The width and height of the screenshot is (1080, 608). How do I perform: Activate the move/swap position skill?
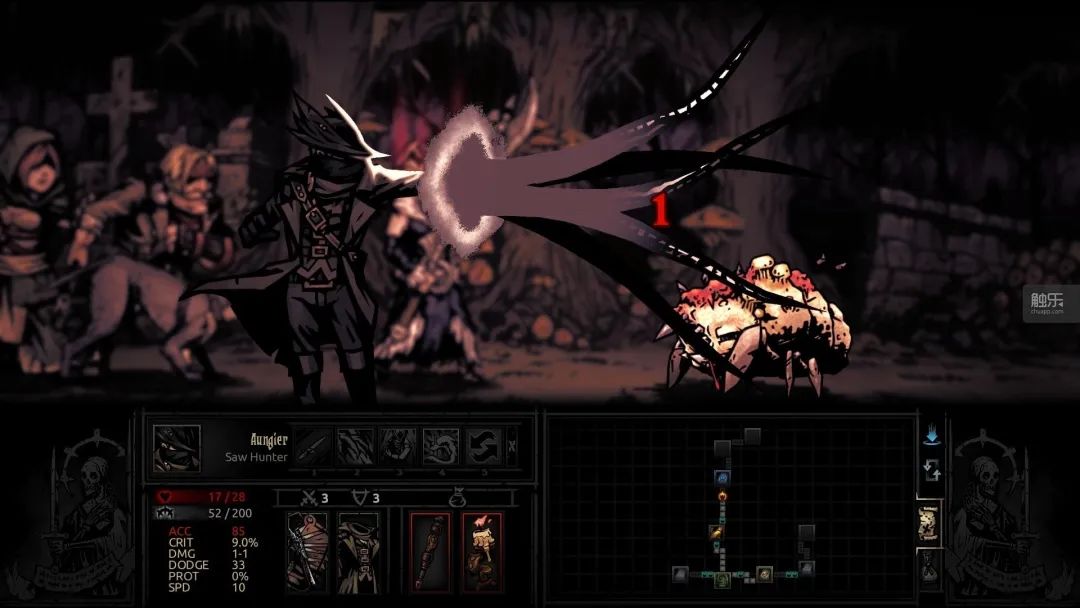click(x=485, y=447)
